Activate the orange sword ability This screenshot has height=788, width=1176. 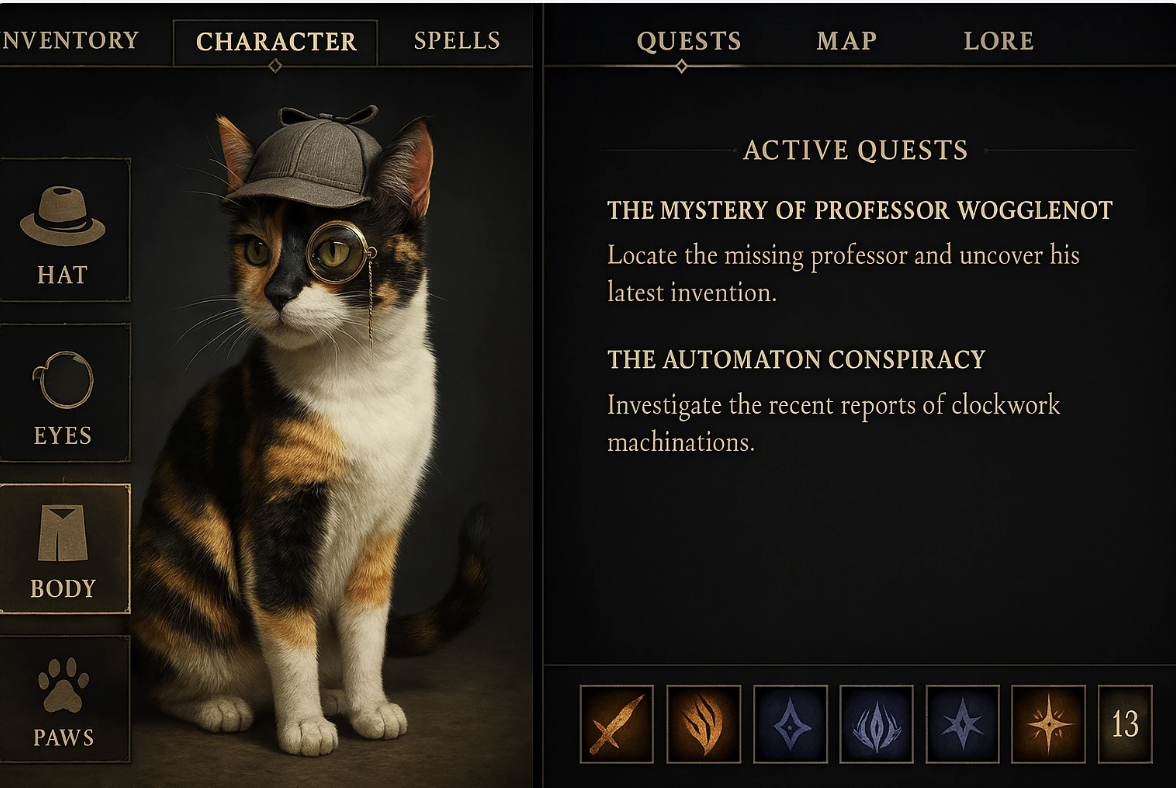[616, 723]
